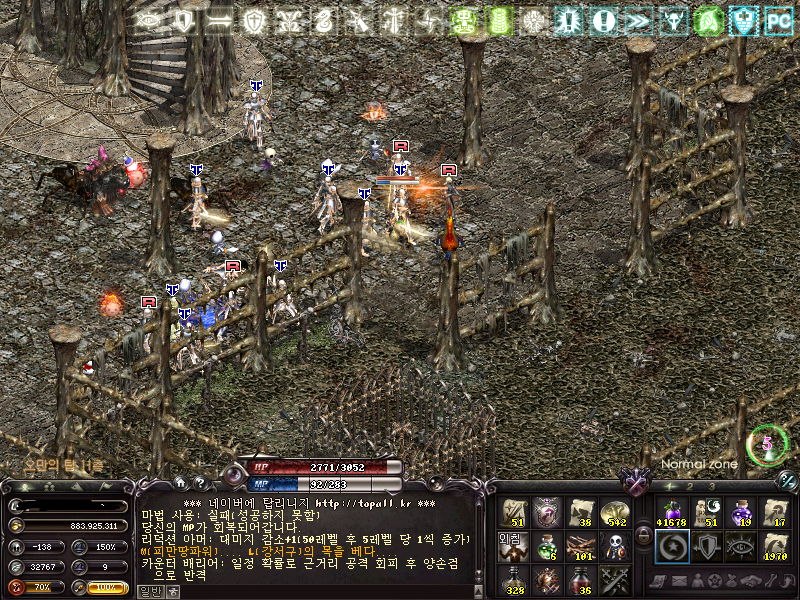Use the green potion with count 6
The height and width of the screenshot is (600, 800).
point(546,546)
